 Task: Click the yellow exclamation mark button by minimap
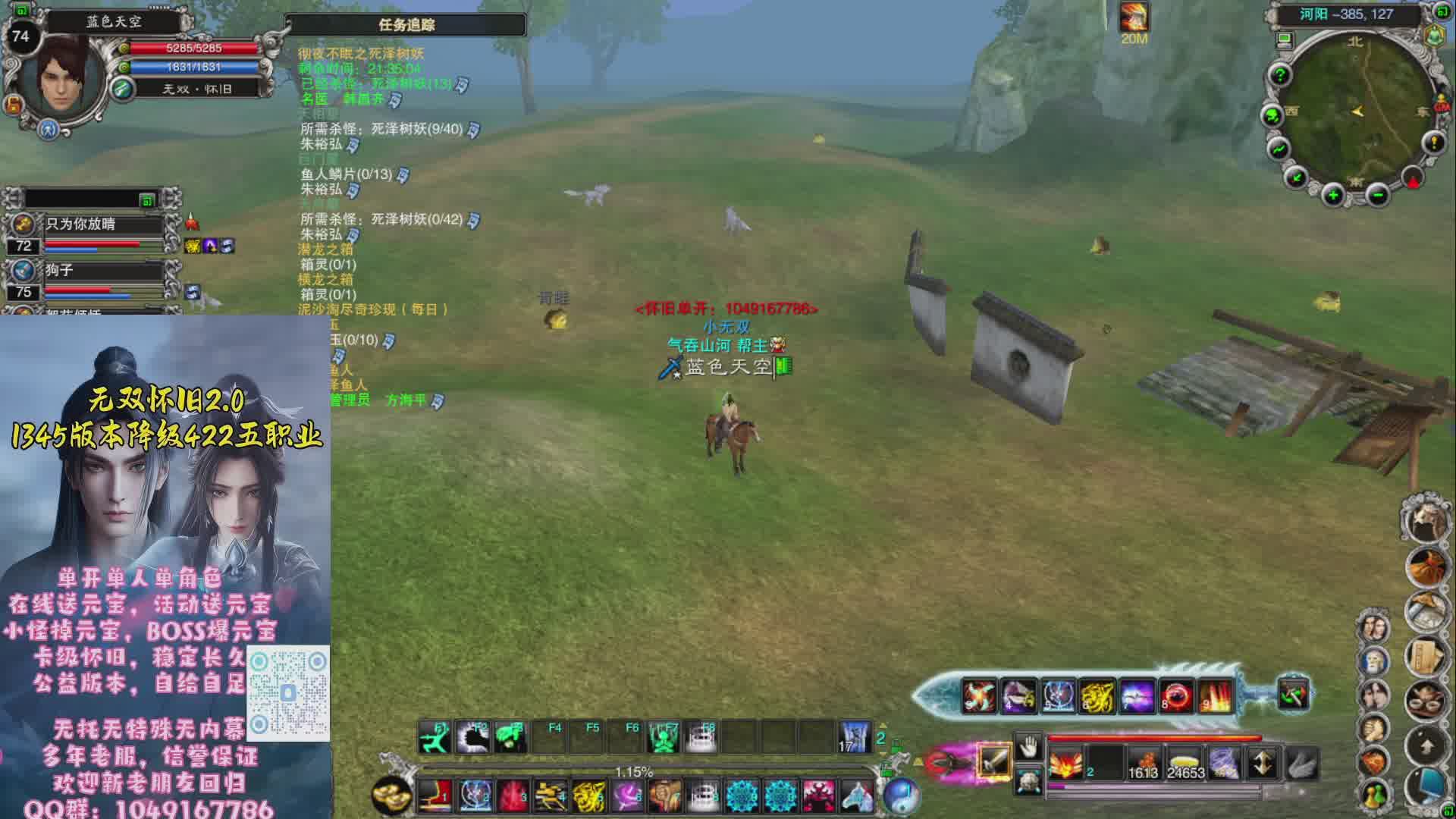[x=1433, y=143]
